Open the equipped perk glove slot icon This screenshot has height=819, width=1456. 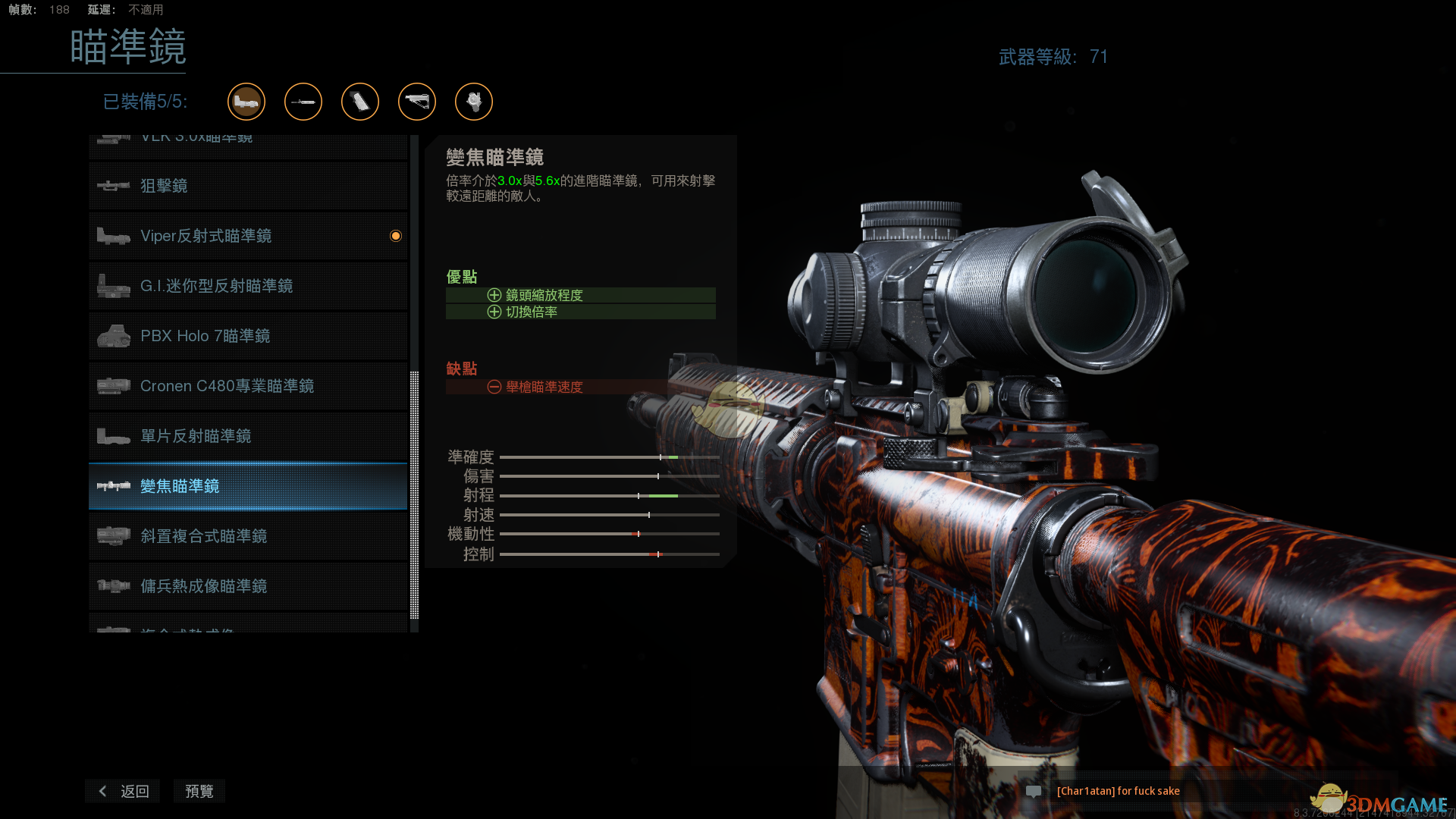click(474, 102)
